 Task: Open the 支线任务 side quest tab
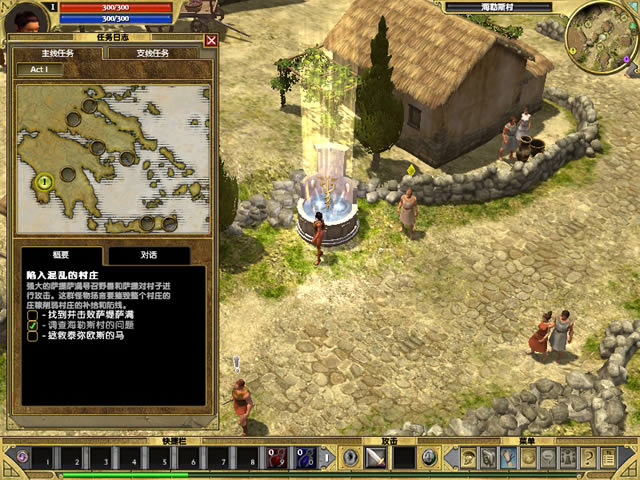[x=153, y=53]
